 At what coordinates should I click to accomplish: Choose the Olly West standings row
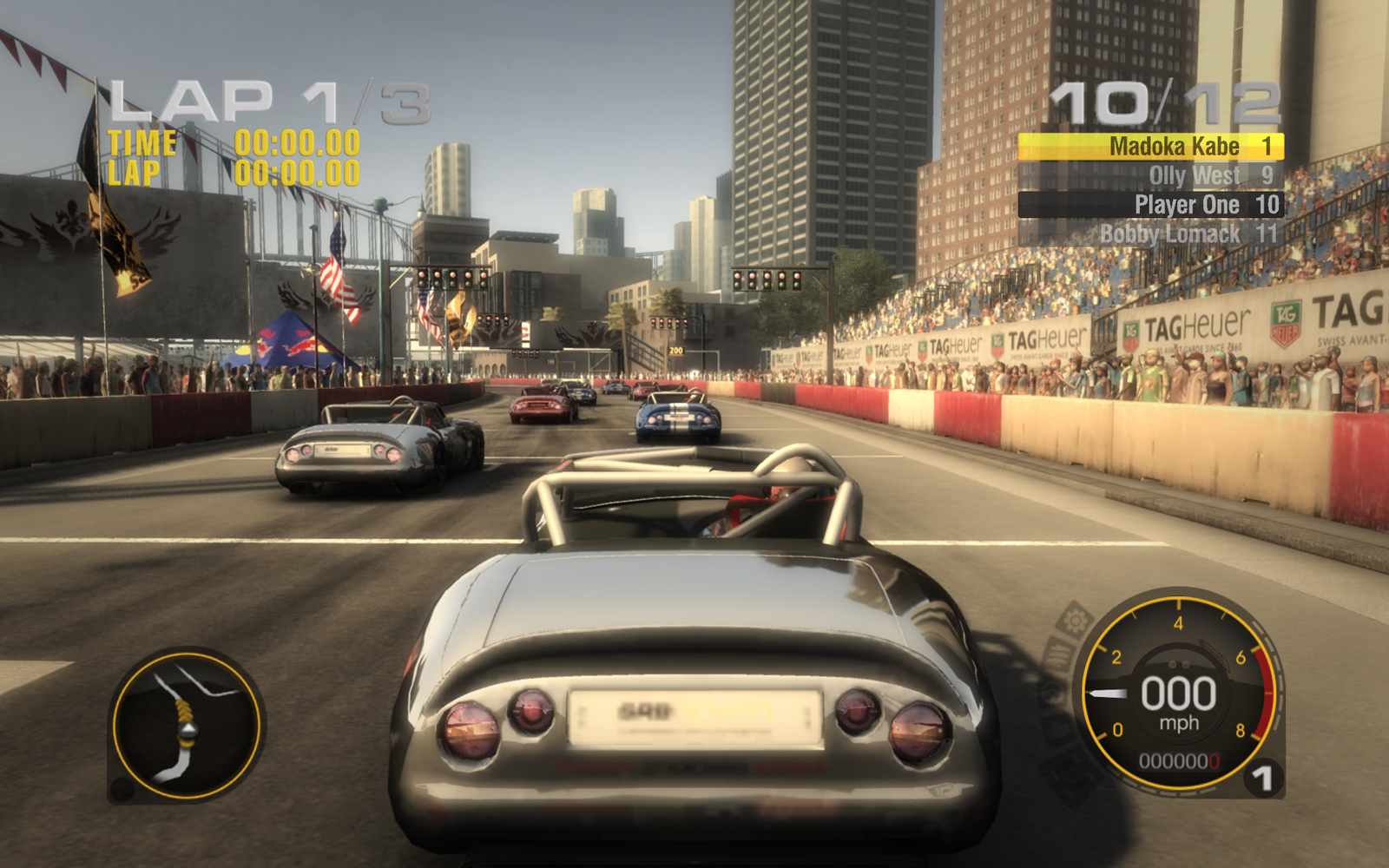tap(1150, 175)
